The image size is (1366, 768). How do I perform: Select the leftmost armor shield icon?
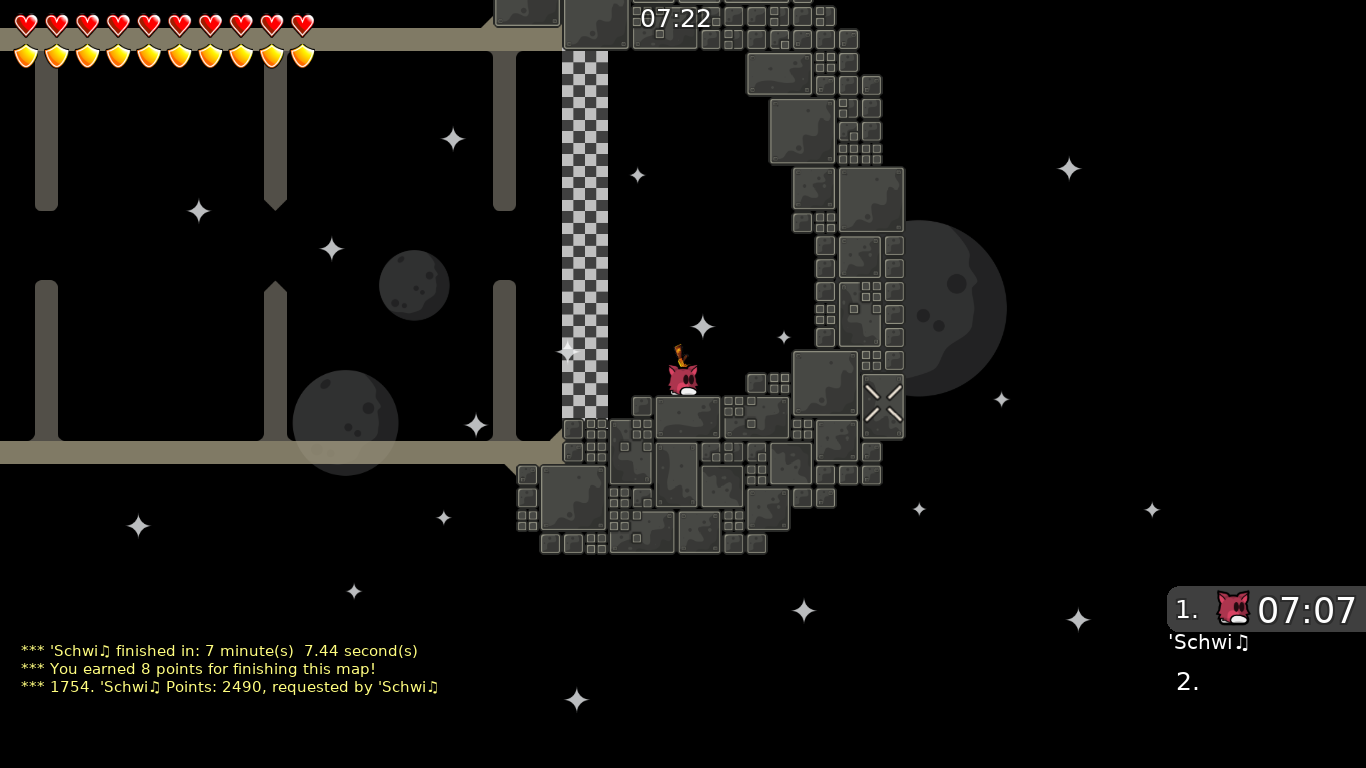pyautogui.click(x=26, y=55)
